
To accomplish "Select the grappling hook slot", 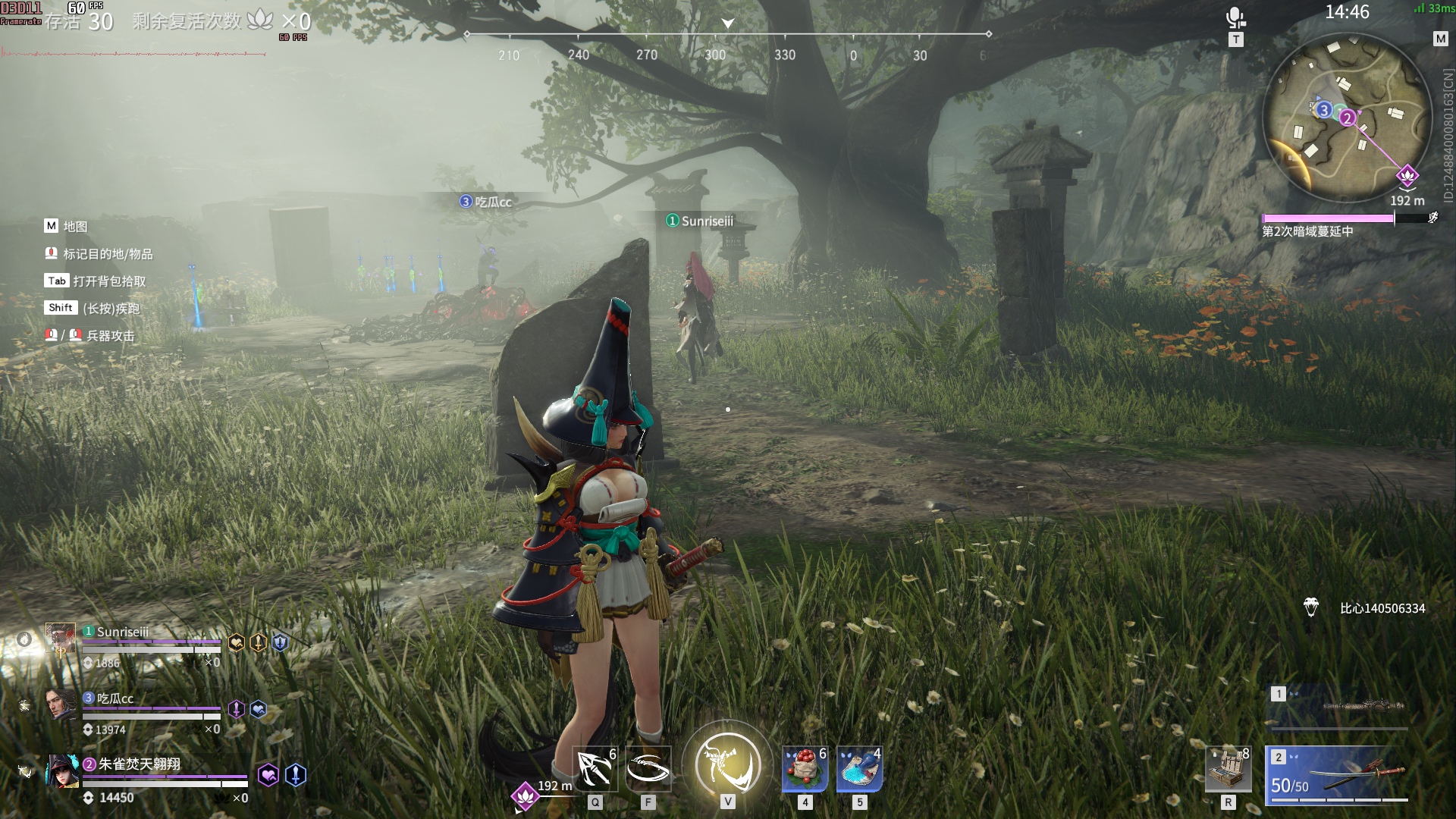I will (x=595, y=769).
